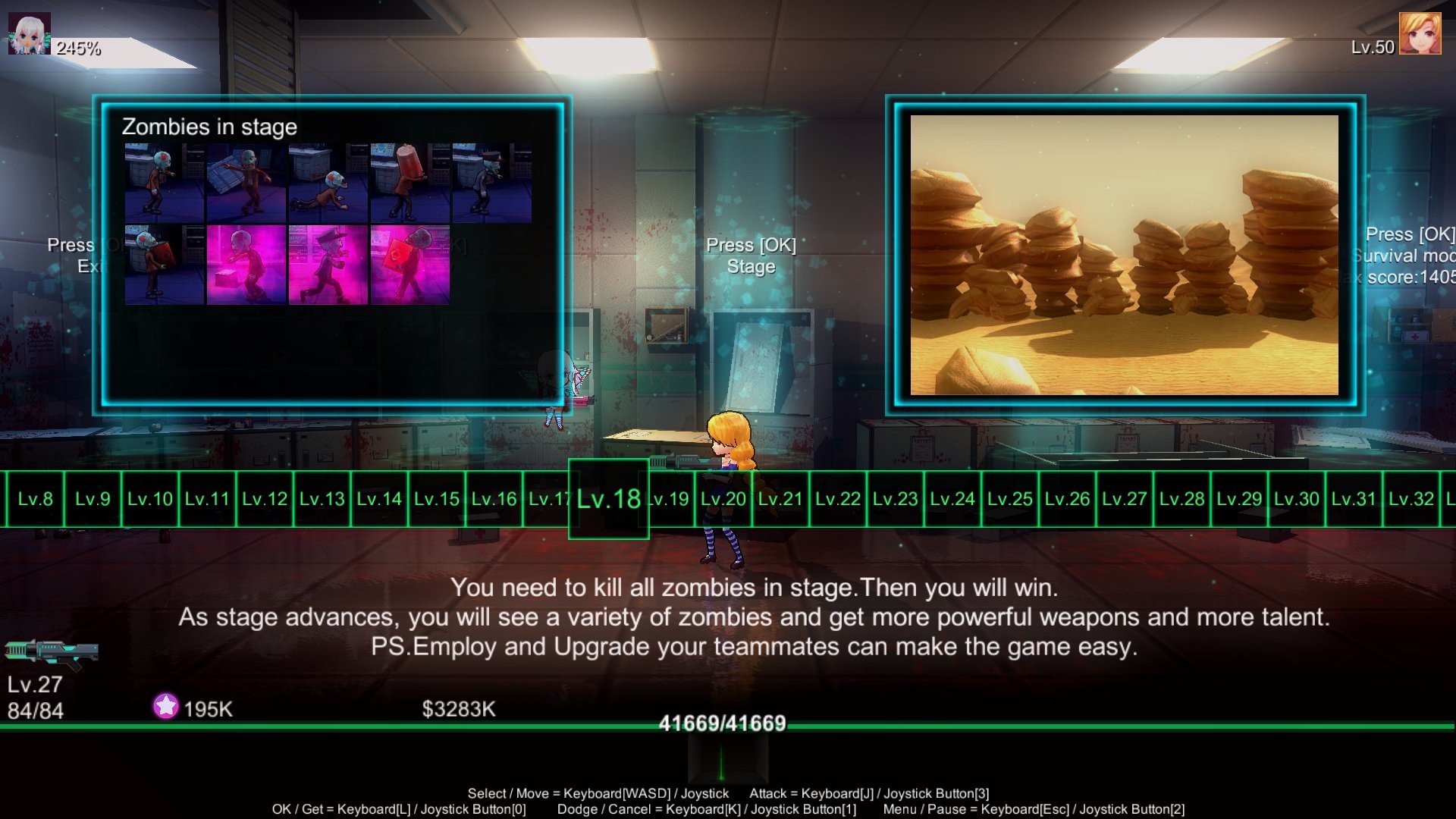
Task: Click the pink star currency icon
Action: (x=165, y=709)
